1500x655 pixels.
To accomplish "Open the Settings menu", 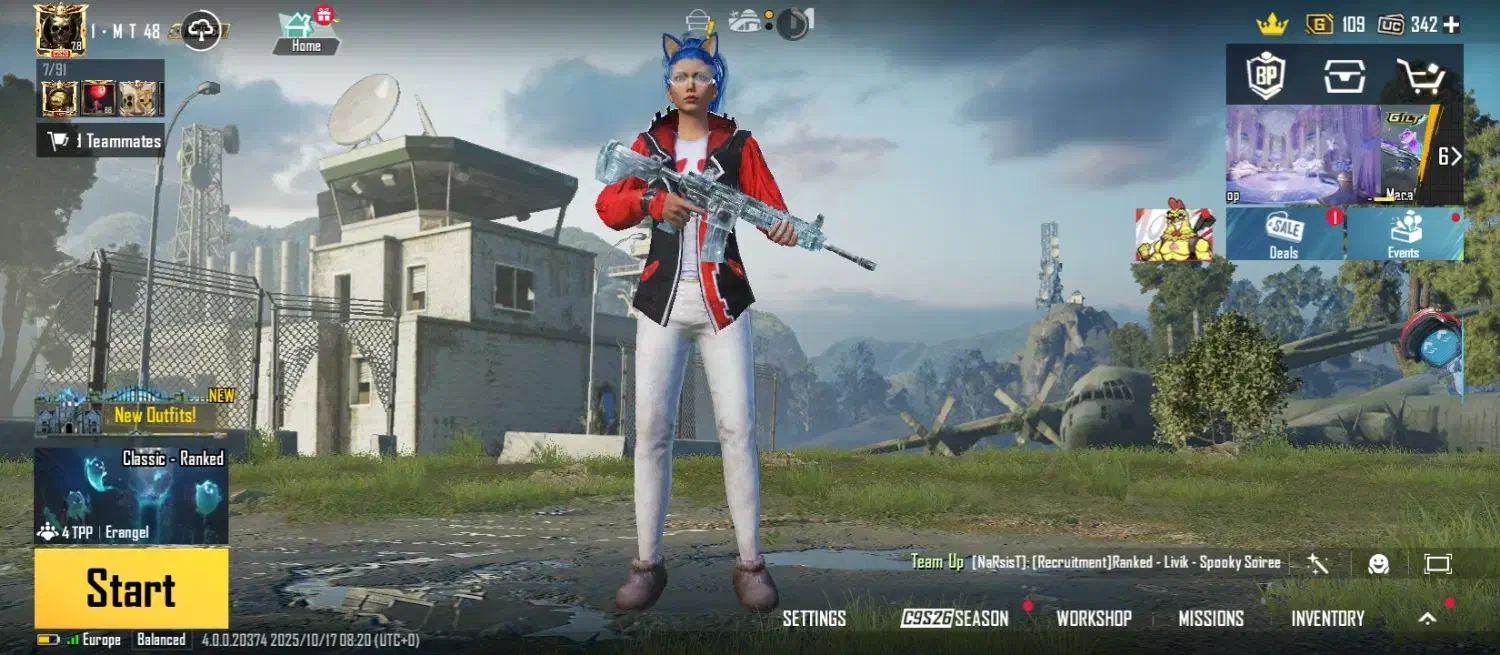I will pyautogui.click(x=814, y=619).
